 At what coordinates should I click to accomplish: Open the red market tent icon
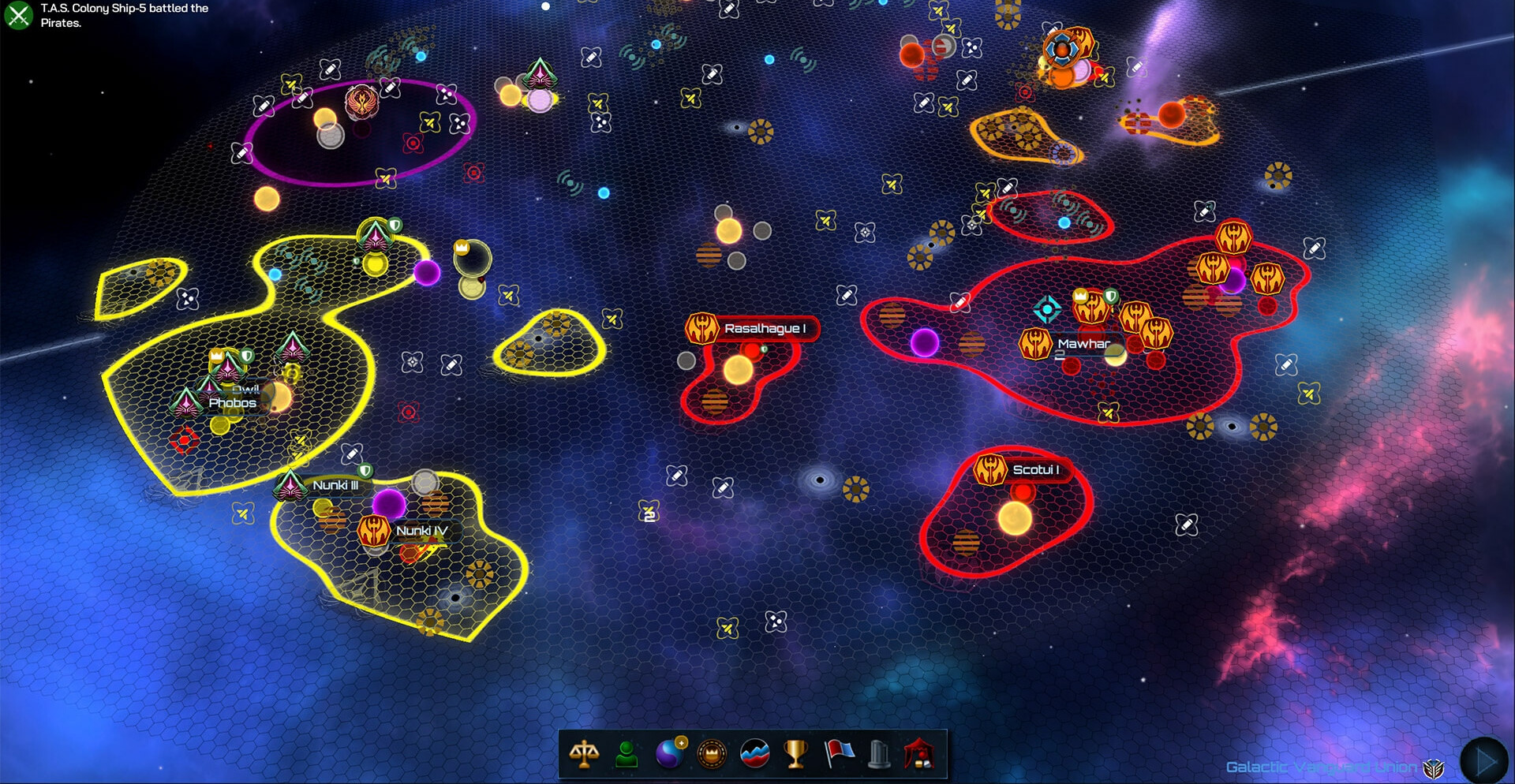pos(920,754)
